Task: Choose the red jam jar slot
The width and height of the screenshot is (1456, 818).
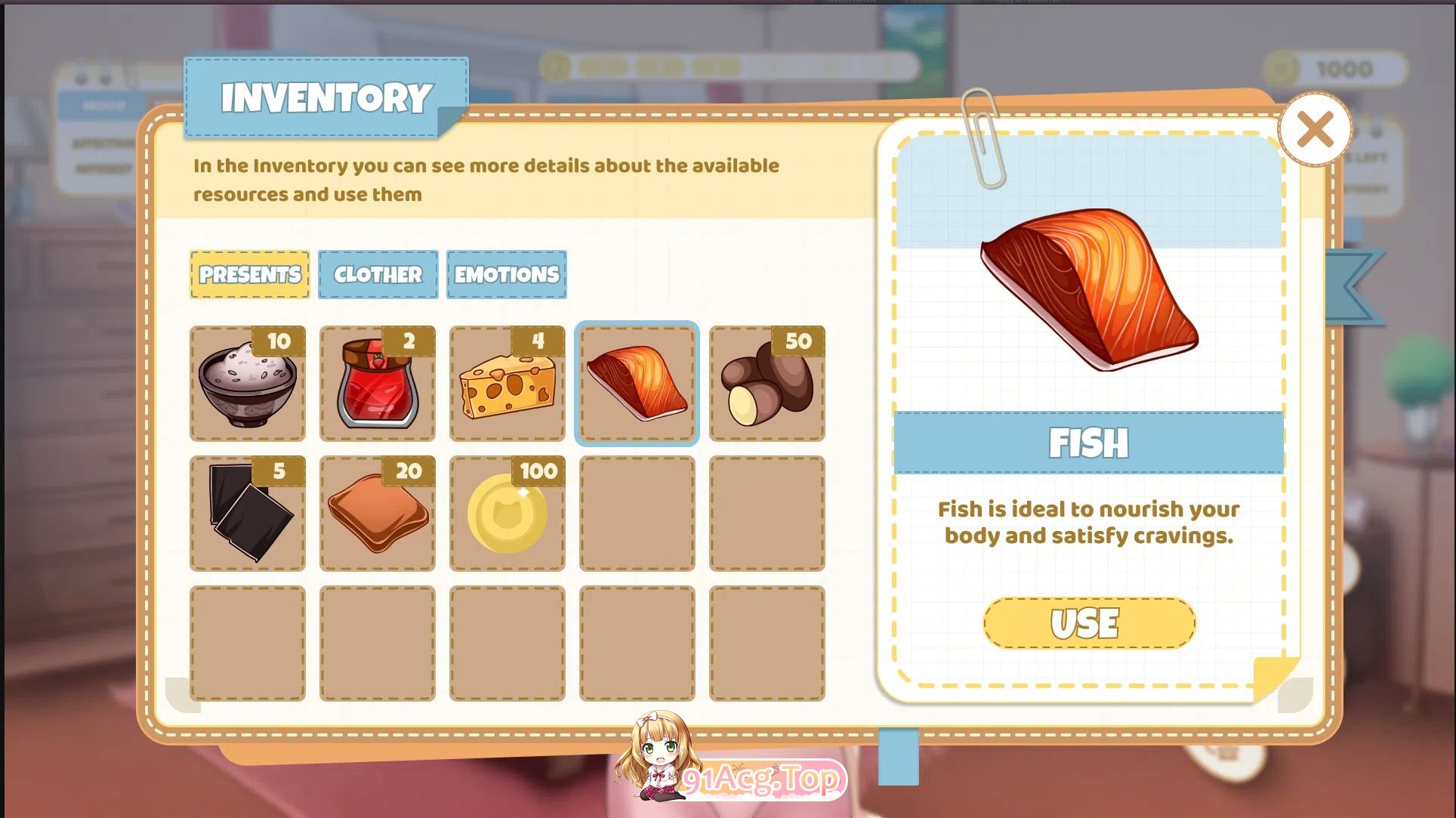Action: [378, 384]
